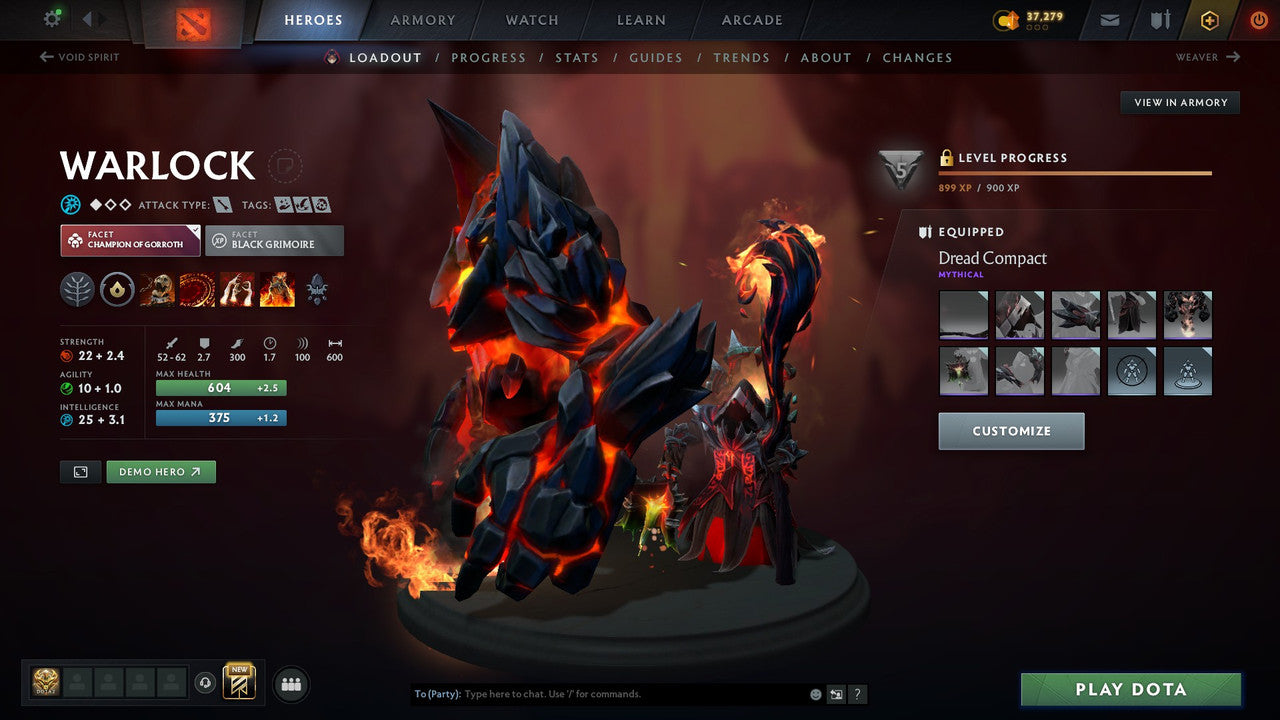
Task: Select the Chaotic Offering ultimate ability icon
Action: [277, 289]
